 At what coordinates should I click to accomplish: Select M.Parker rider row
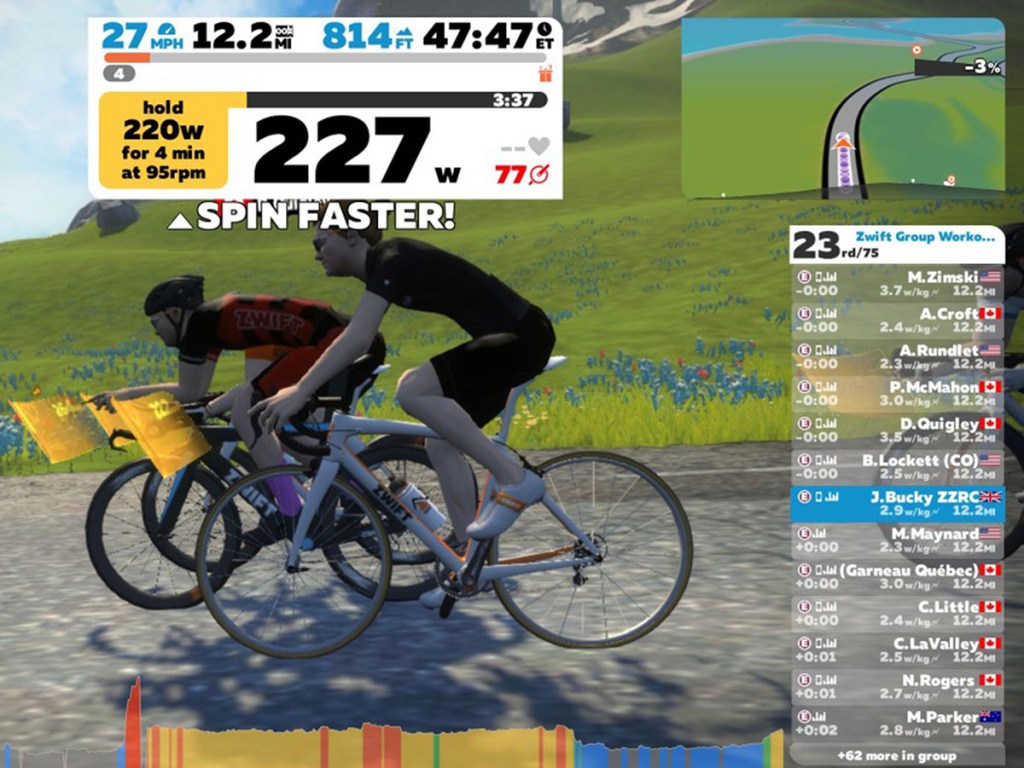click(897, 724)
